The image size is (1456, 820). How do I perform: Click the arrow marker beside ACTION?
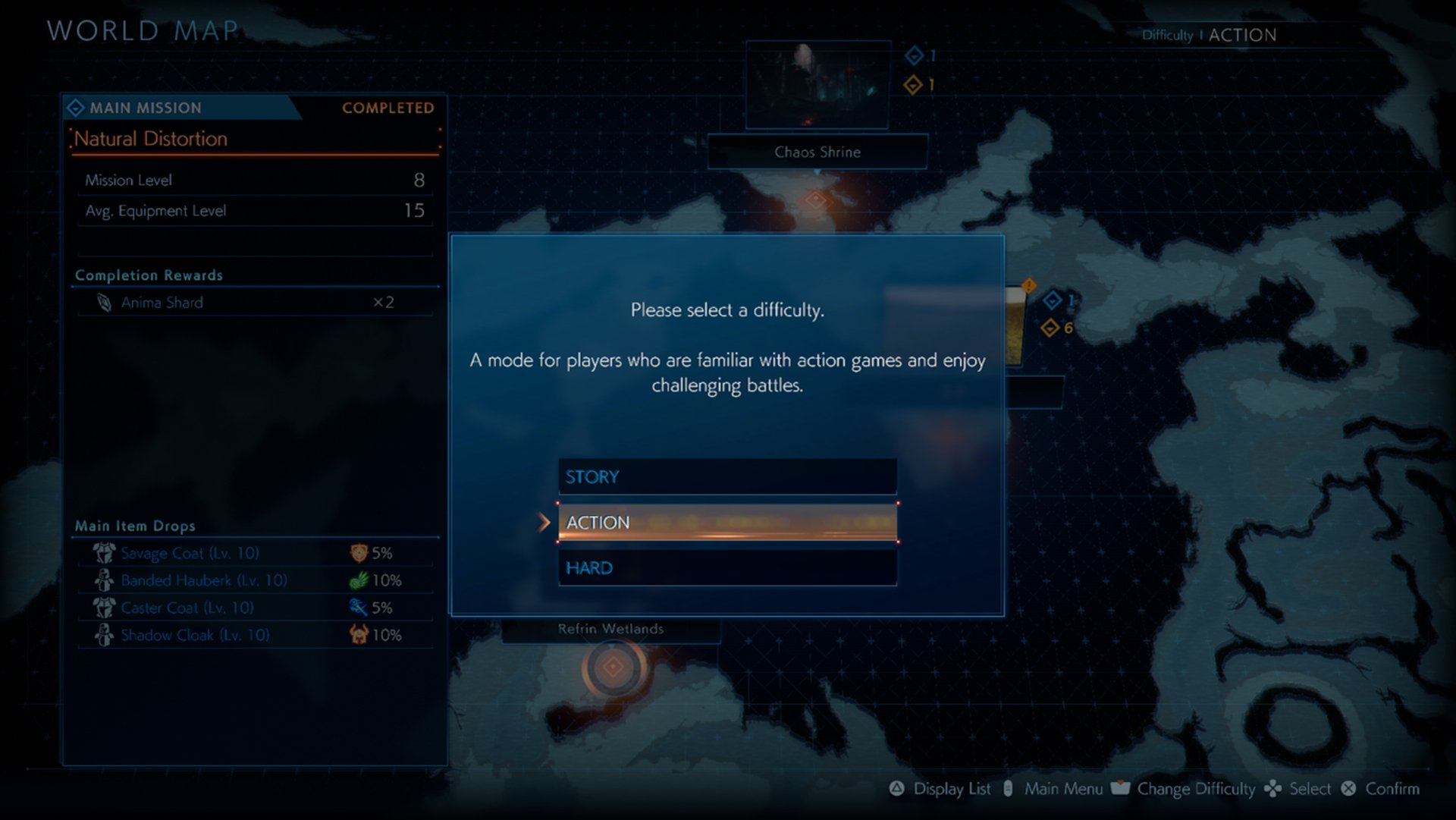tap(544, 522)
